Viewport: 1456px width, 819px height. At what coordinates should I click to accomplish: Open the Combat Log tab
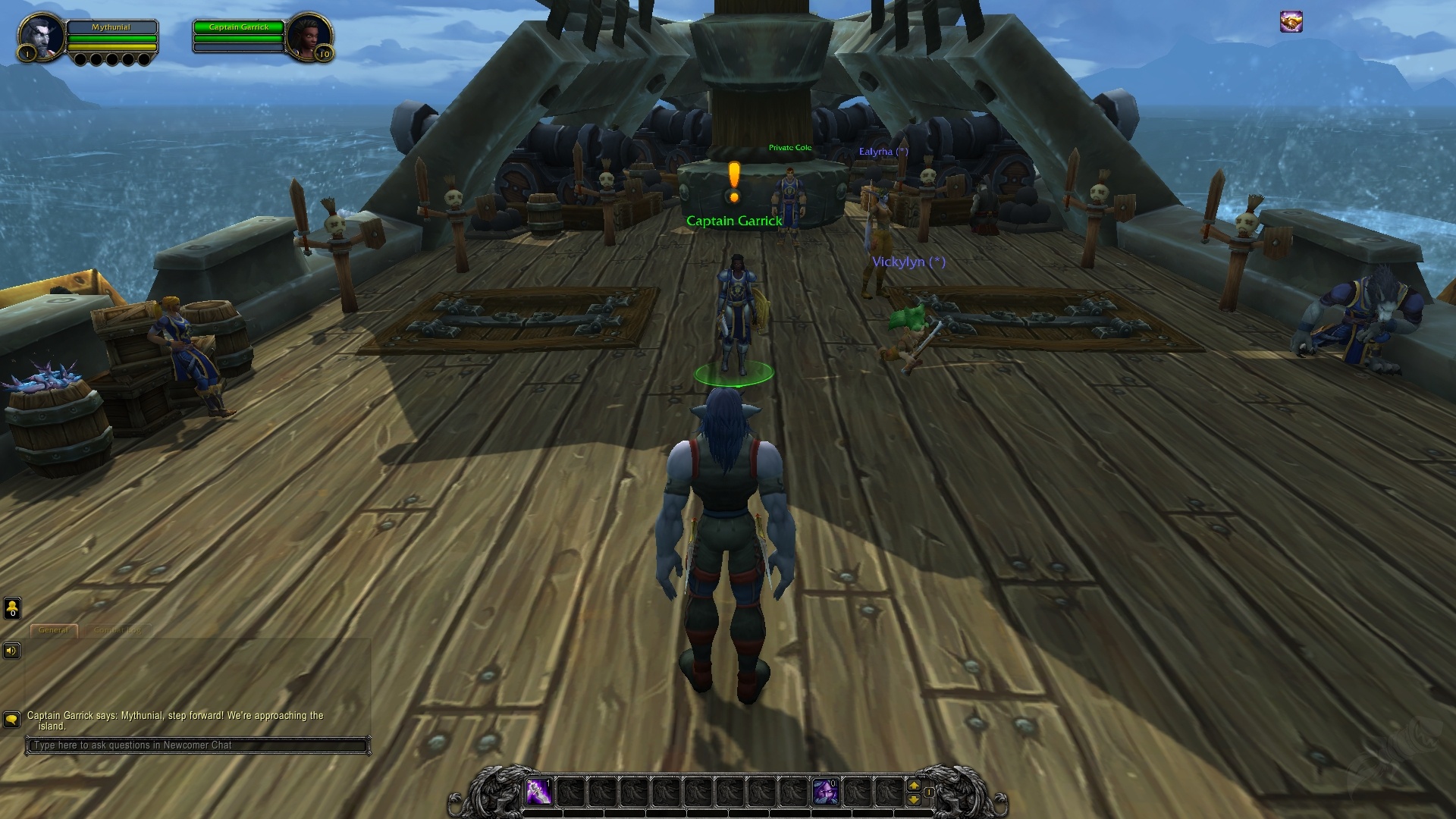[x=118, y=630]
